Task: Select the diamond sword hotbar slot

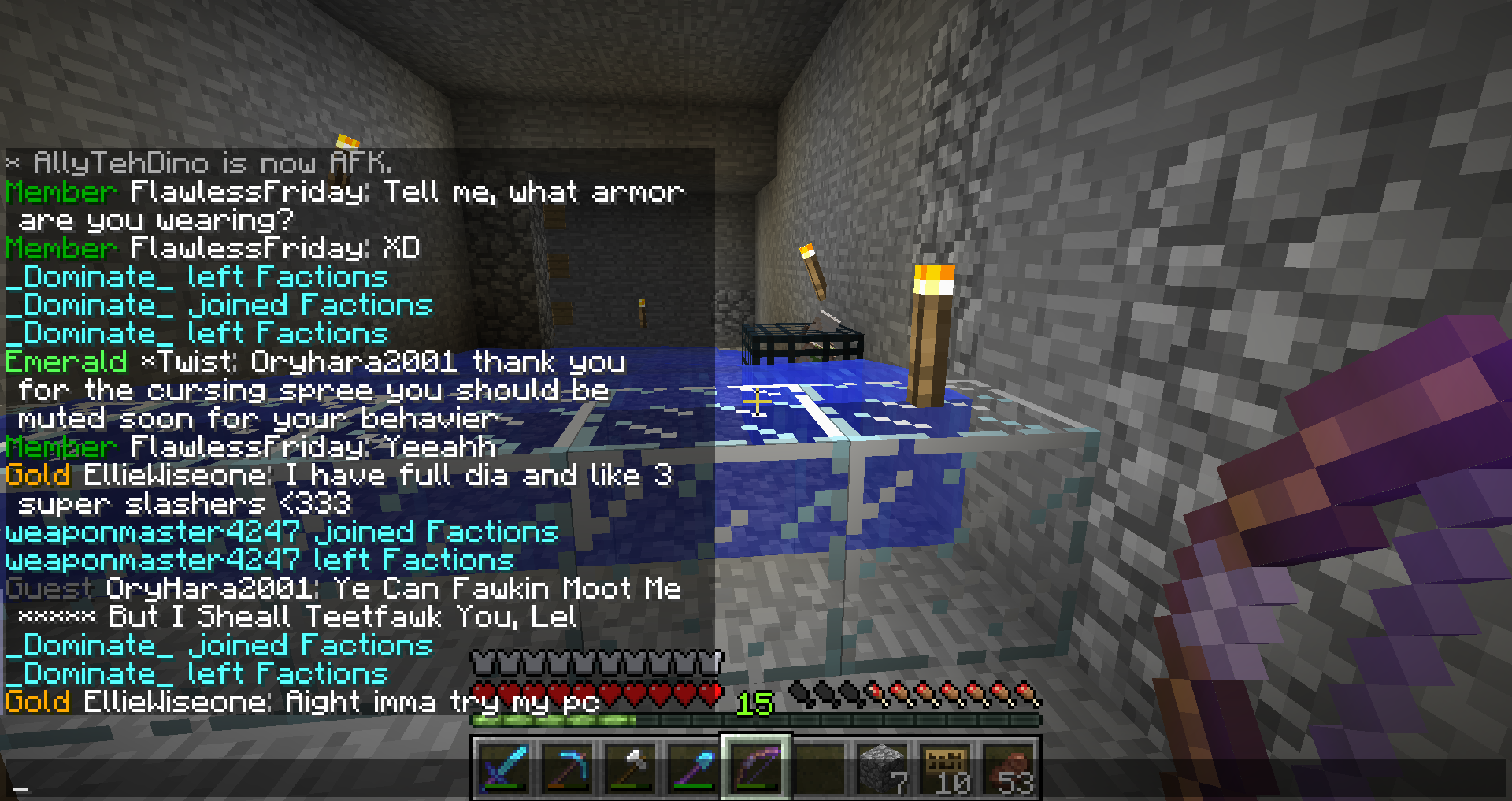Action: coord(504,767)
